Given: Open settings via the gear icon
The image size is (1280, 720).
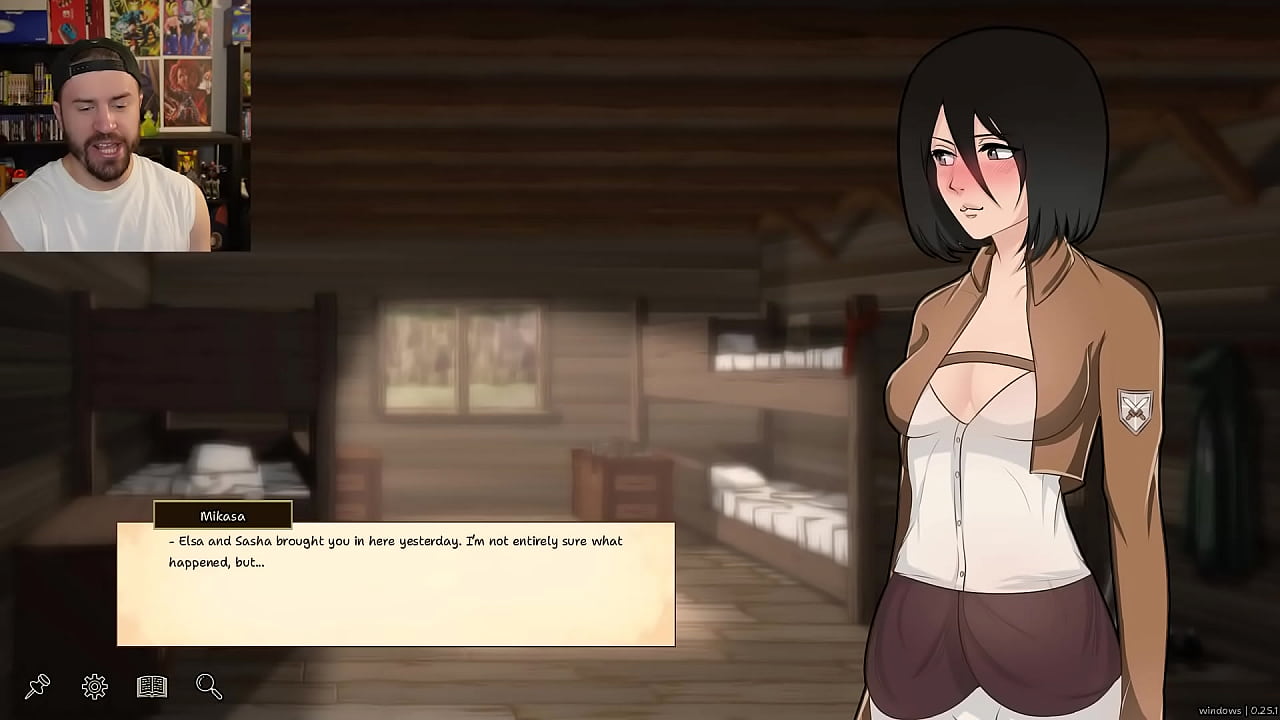Looking at the screenshot, I should click(x=94, y=687).
